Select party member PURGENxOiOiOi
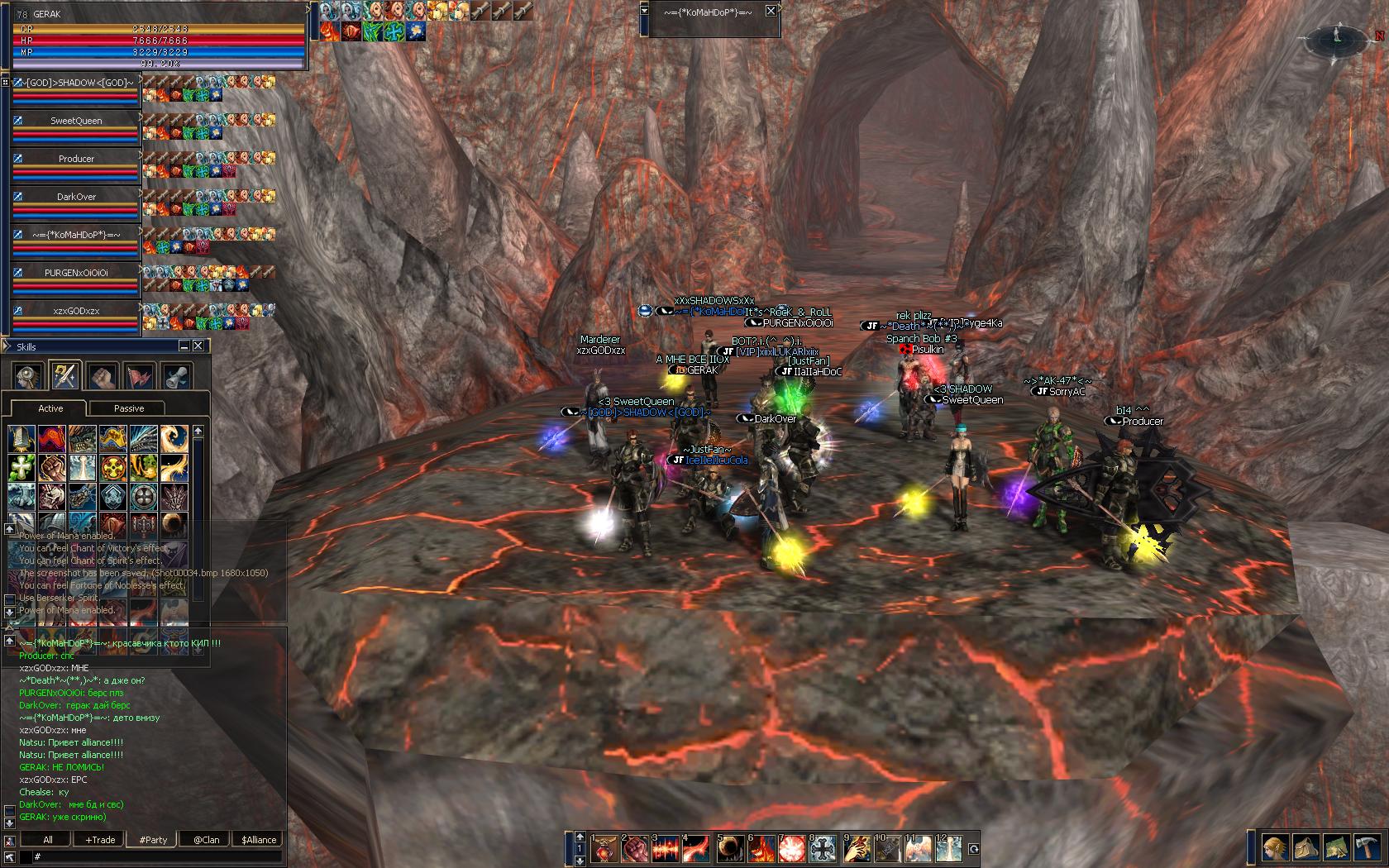This screenshot has width=1389, height=868. pyautogui.click(x=76, y=272)
